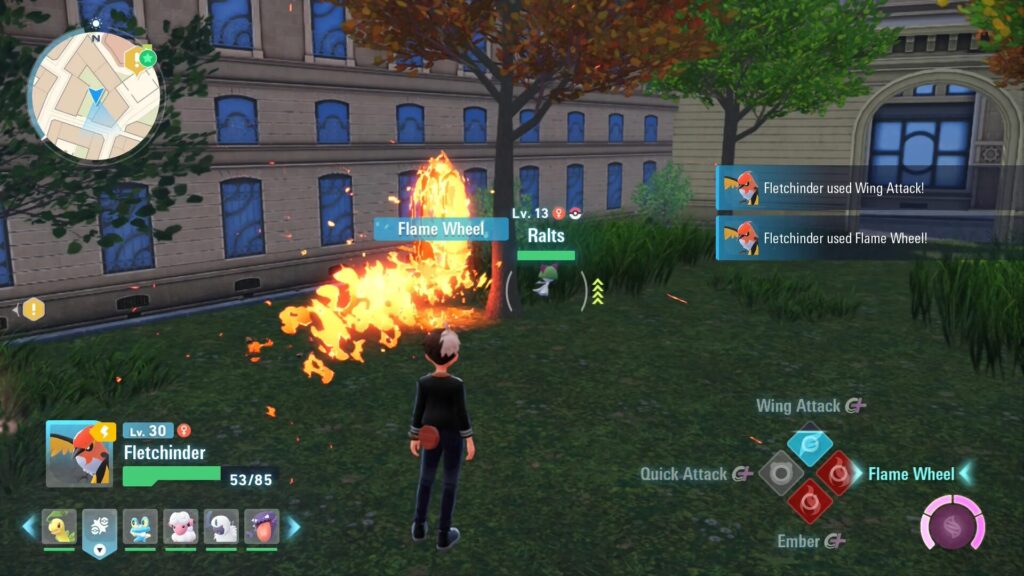The height and width of the screenshot is (576, 1024).
Task: Click the yellow exclamation alert icon at left edge
Action: tap(34, 309)
